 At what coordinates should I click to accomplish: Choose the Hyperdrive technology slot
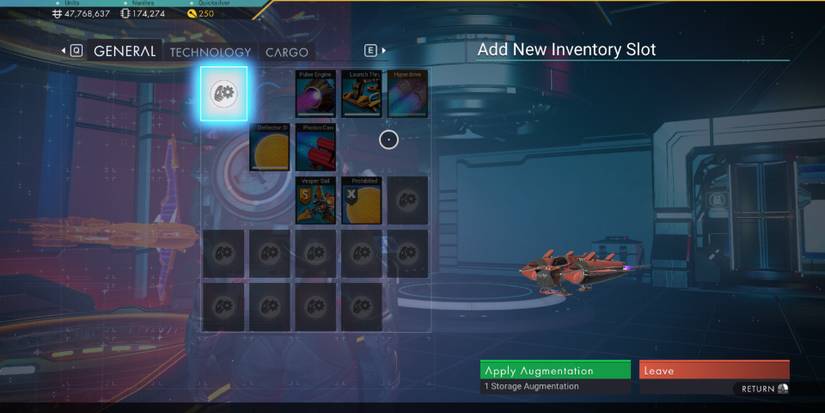(x=408, y=94)
